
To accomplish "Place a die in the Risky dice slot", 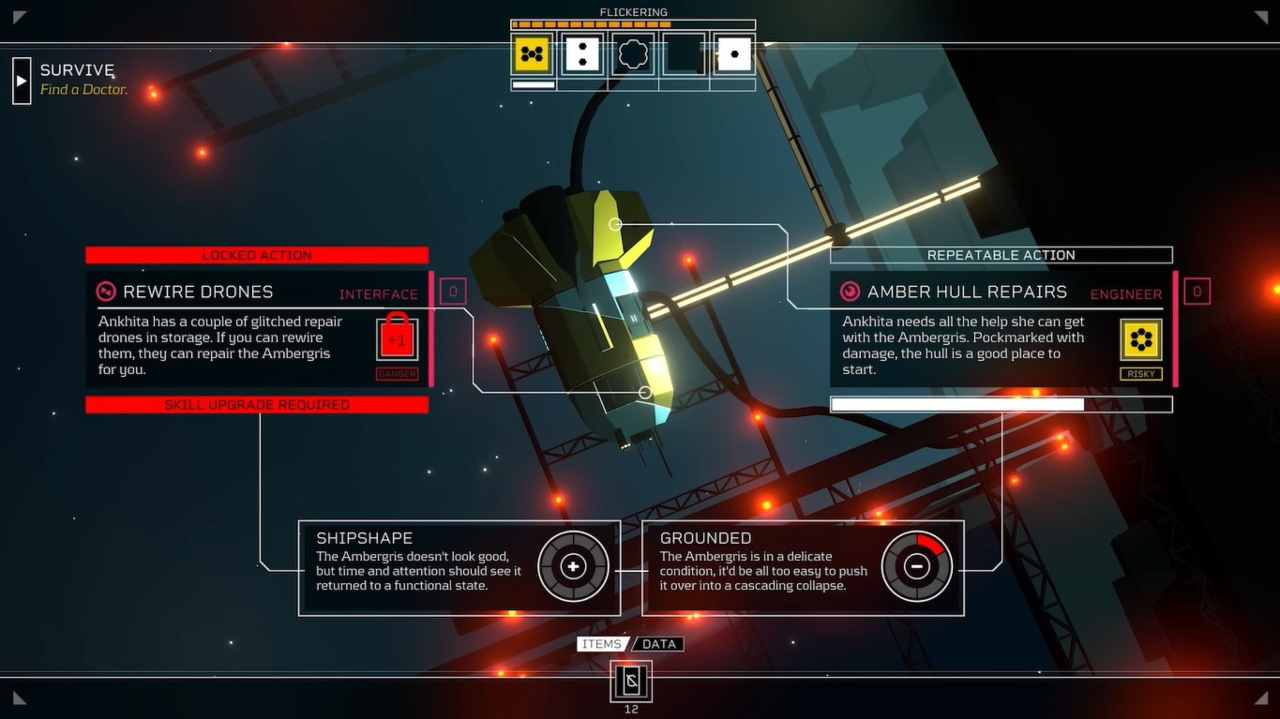I will point(1141,340).
